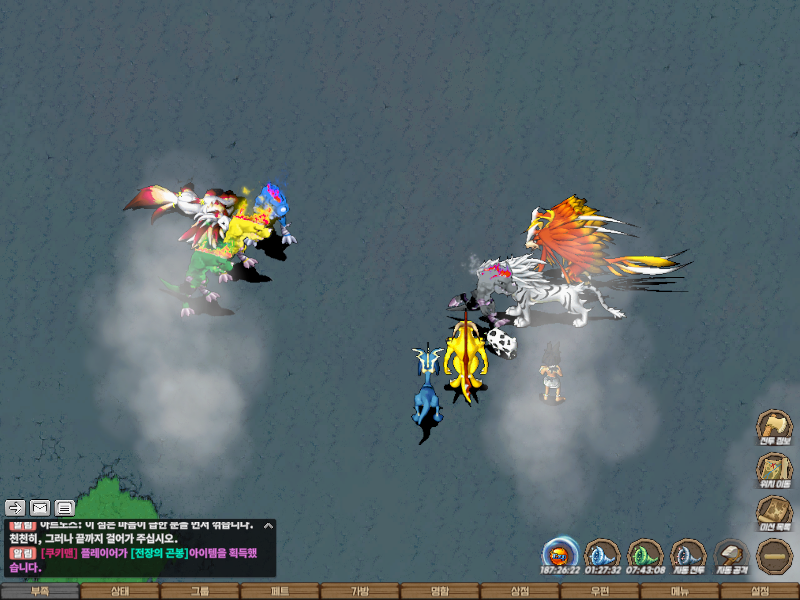The width and height of the screenshot is (800, 600).
Task: Click the arrow button above chat
Action: [x=15, y=508]
